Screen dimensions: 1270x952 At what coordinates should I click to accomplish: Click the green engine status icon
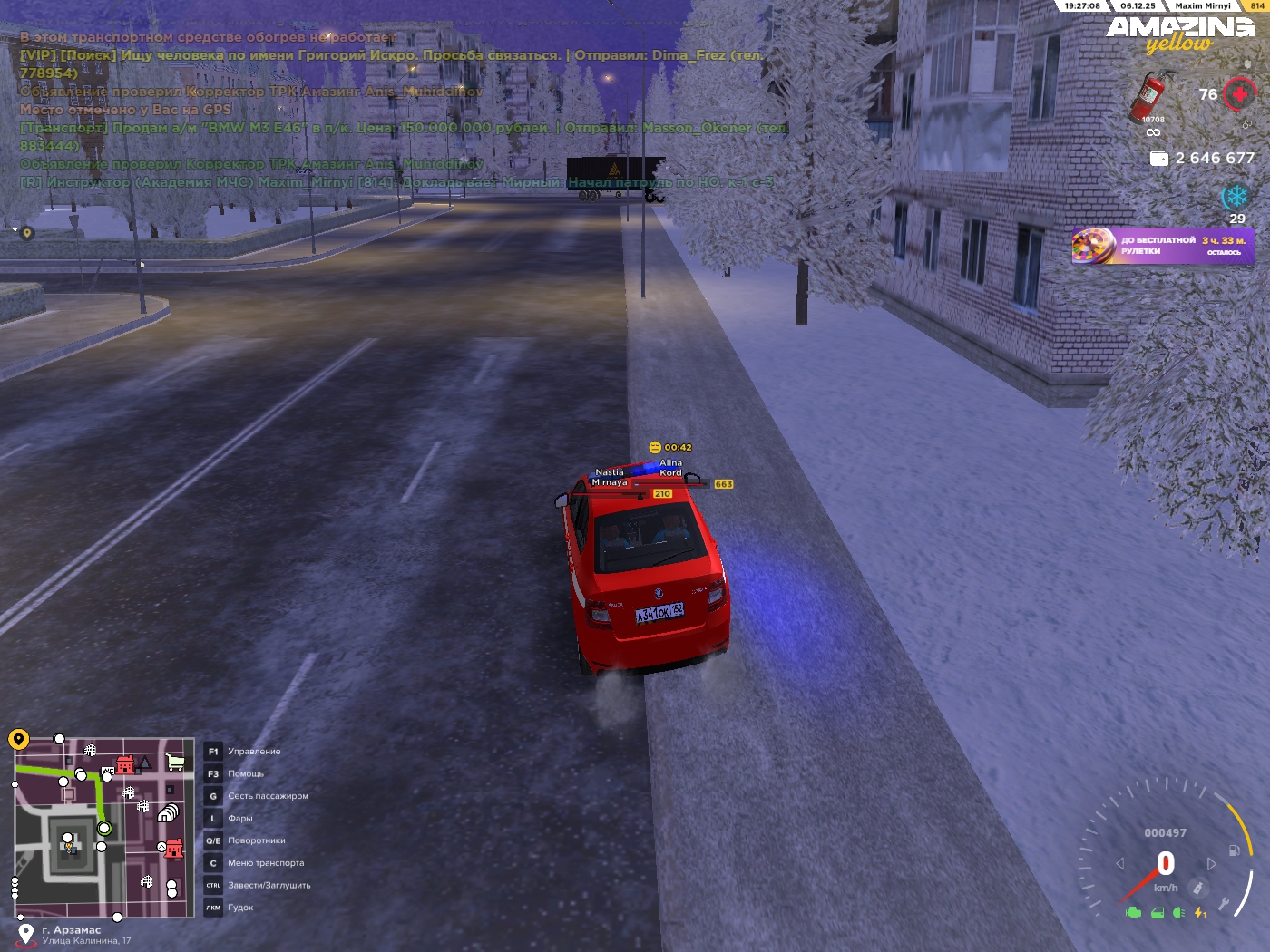(1133, 913)
